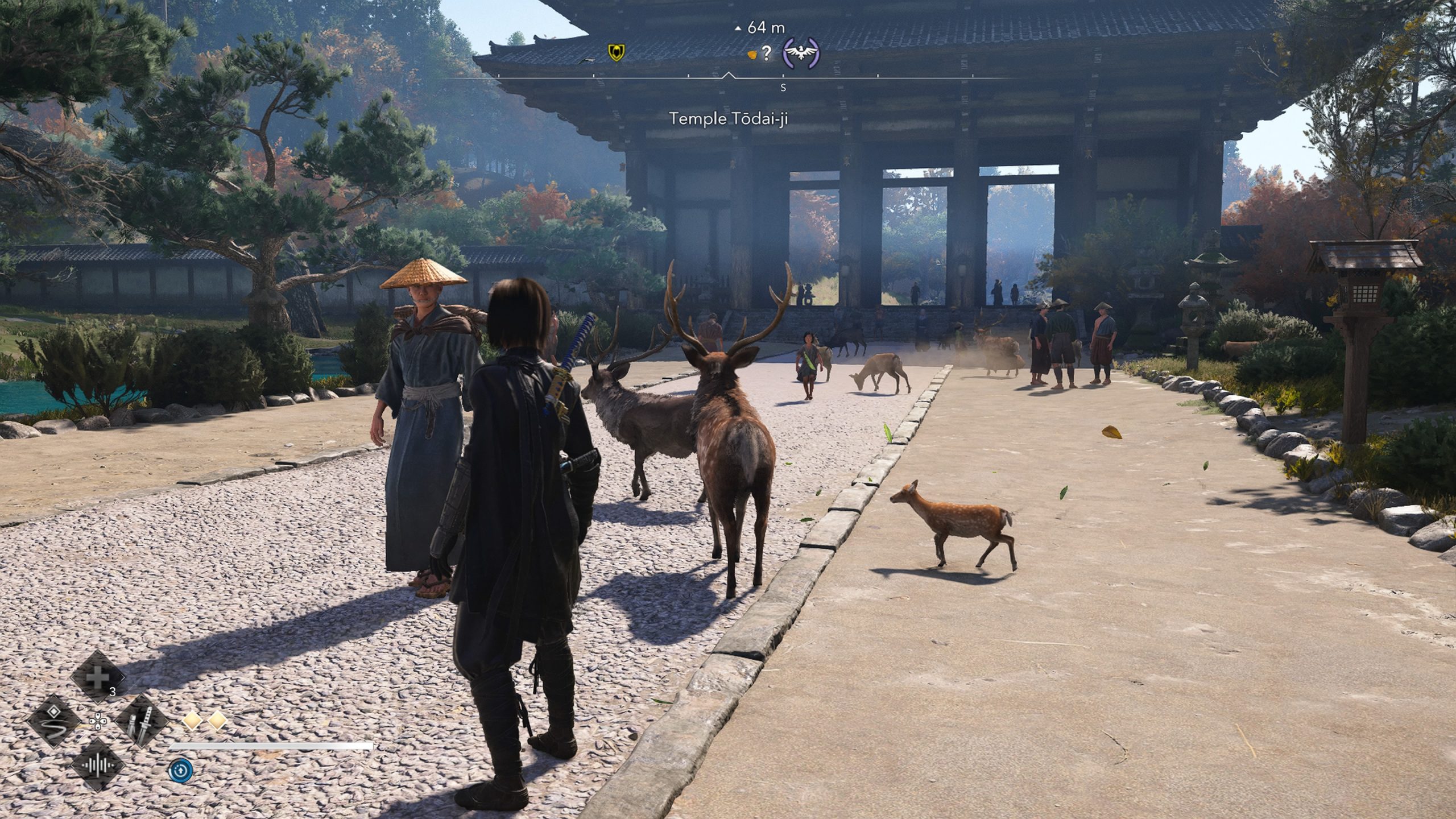The height and width of the screenshot is (819, 1456).
Task: Select the white eagle viewpoint marker
Action: pos(801,53)
